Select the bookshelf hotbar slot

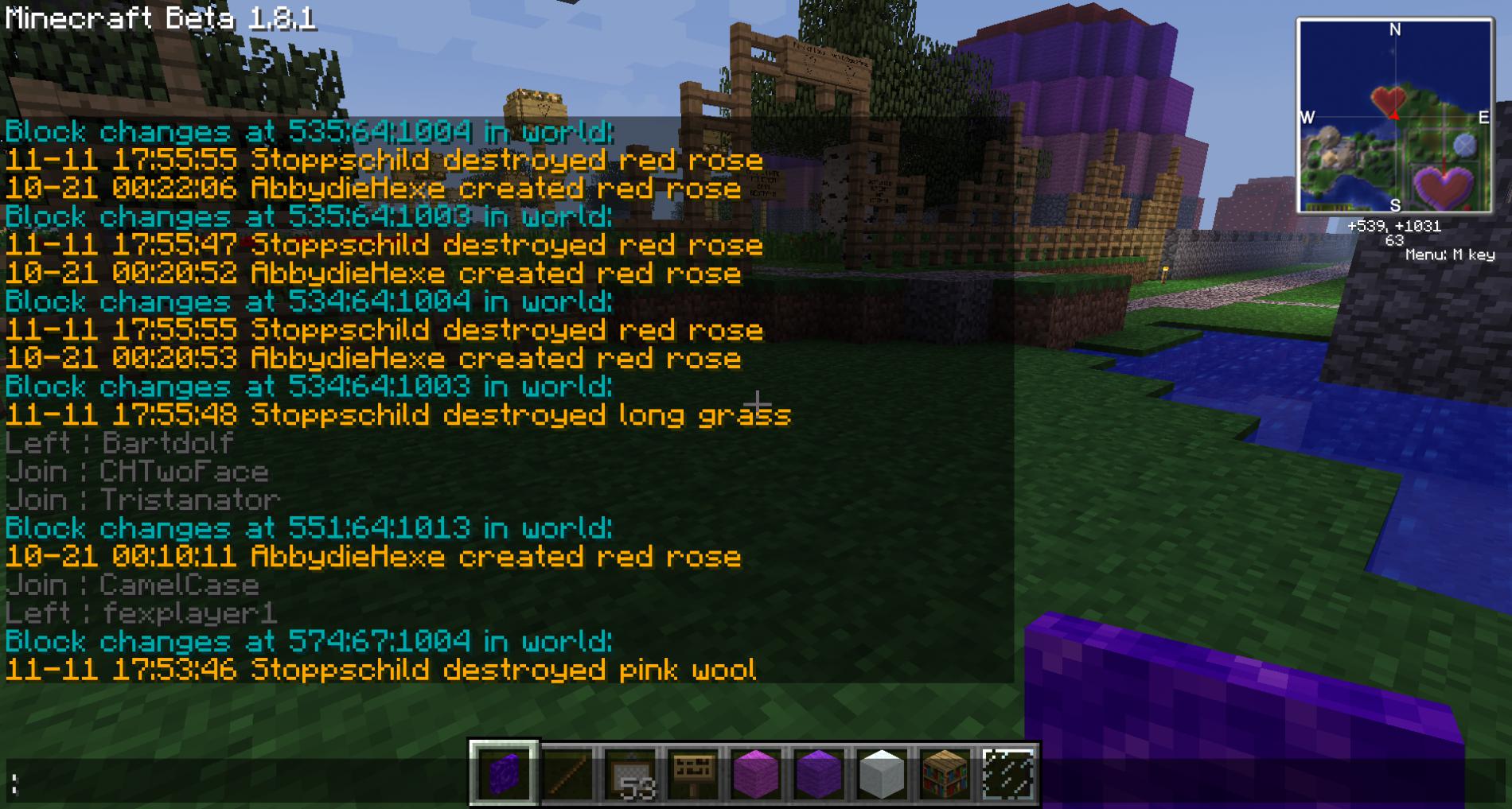[945, 773]
